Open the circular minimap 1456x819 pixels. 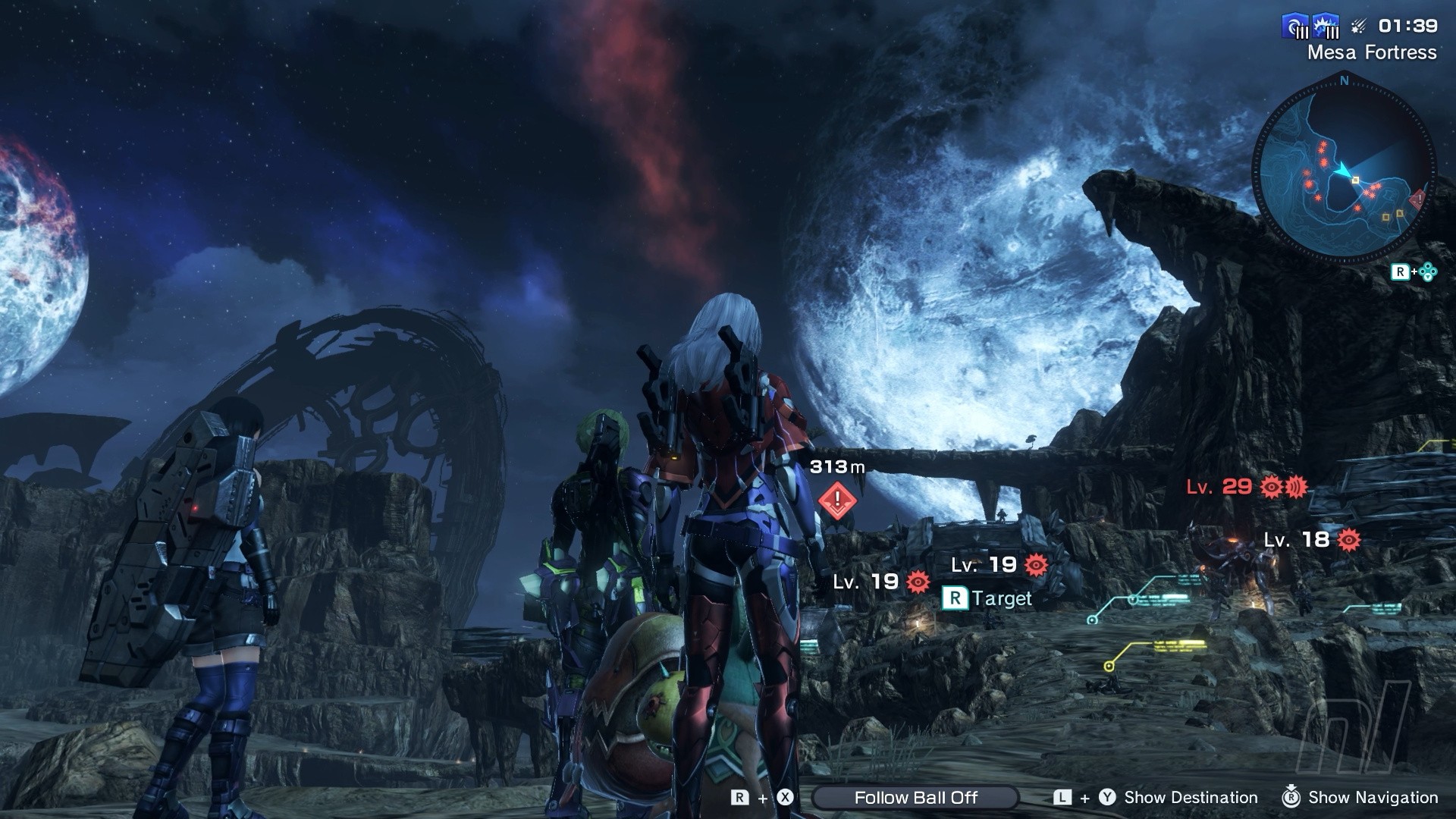[x=1344, y=168]
